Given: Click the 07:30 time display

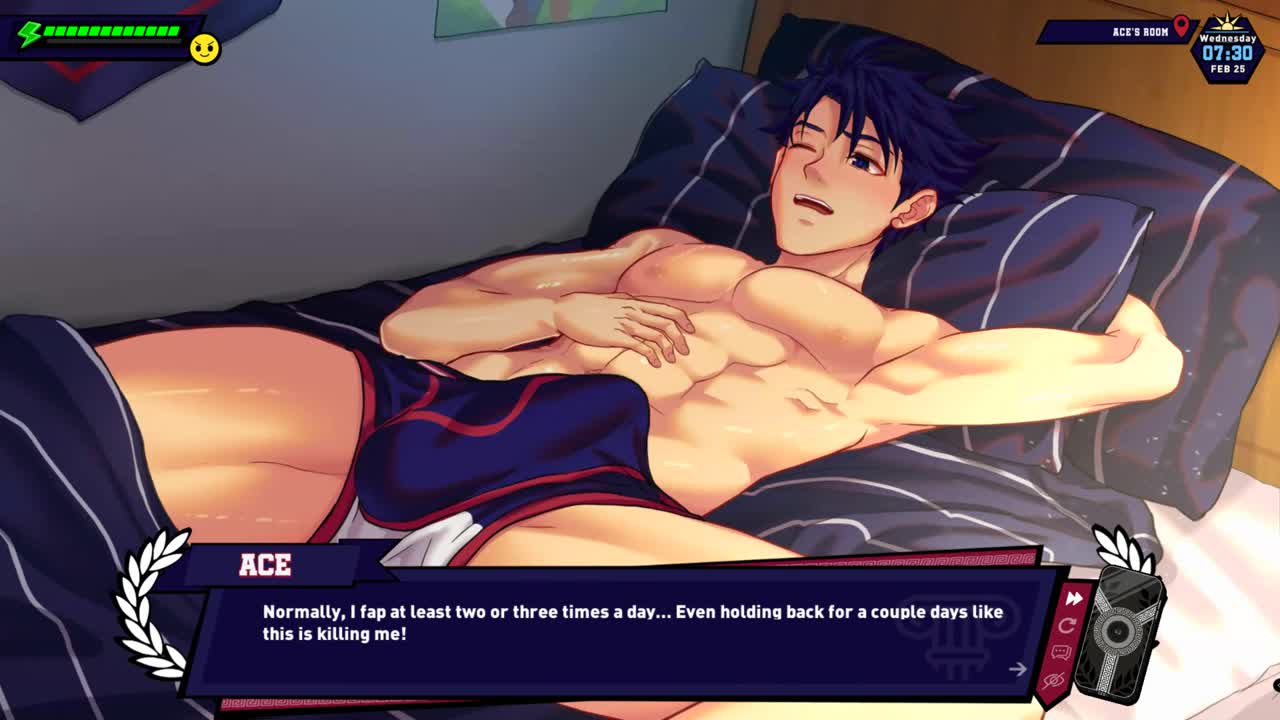Looking at the screenshot, I should coord(1226,52).
